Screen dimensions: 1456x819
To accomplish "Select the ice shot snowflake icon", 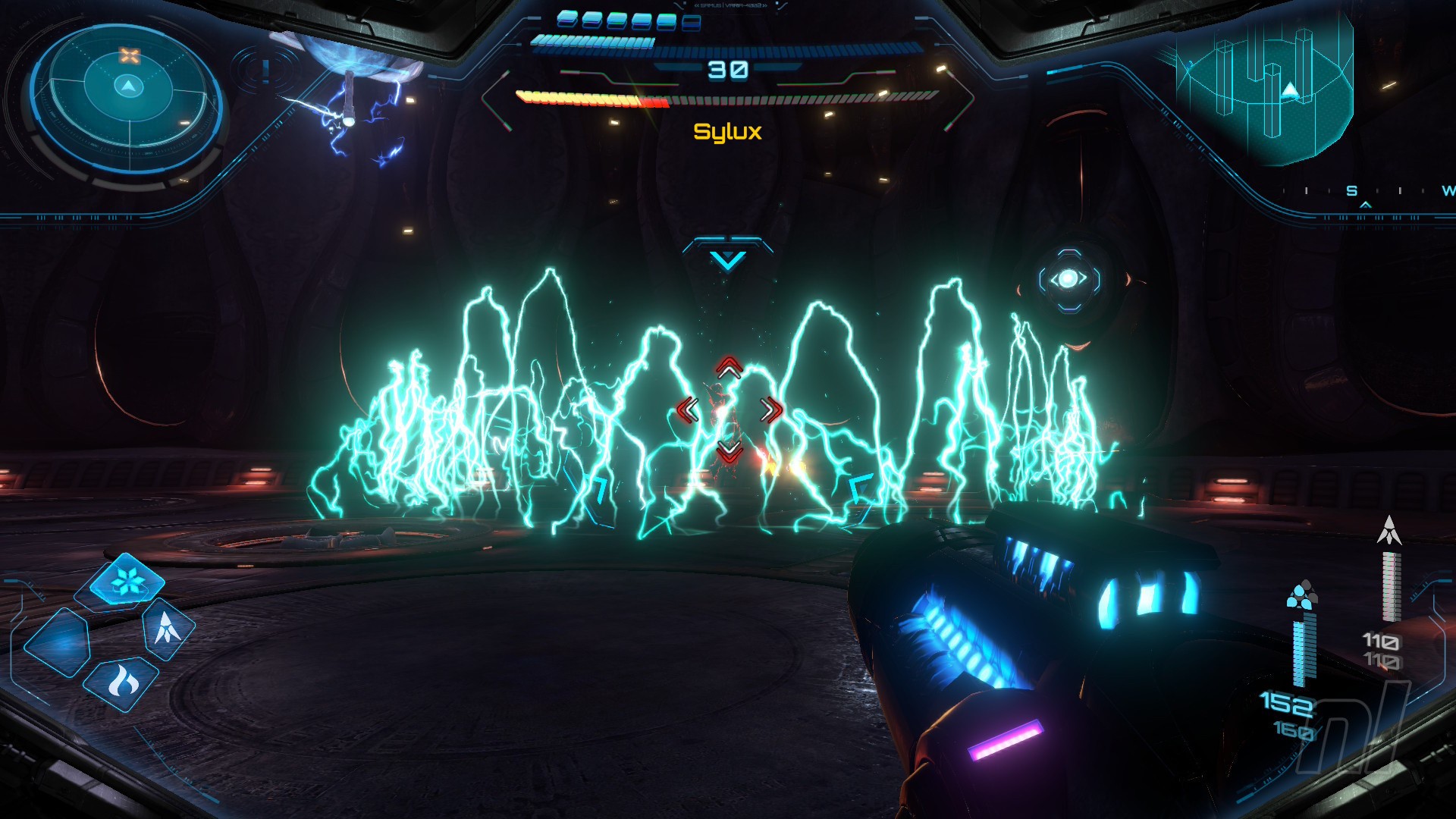I will pos(126,582).
